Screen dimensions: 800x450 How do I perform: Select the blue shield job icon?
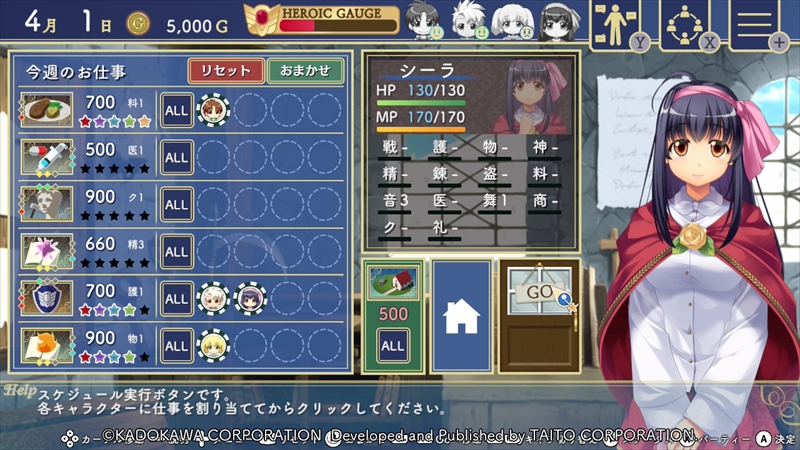pyautogui.click(x=47, y=298)
